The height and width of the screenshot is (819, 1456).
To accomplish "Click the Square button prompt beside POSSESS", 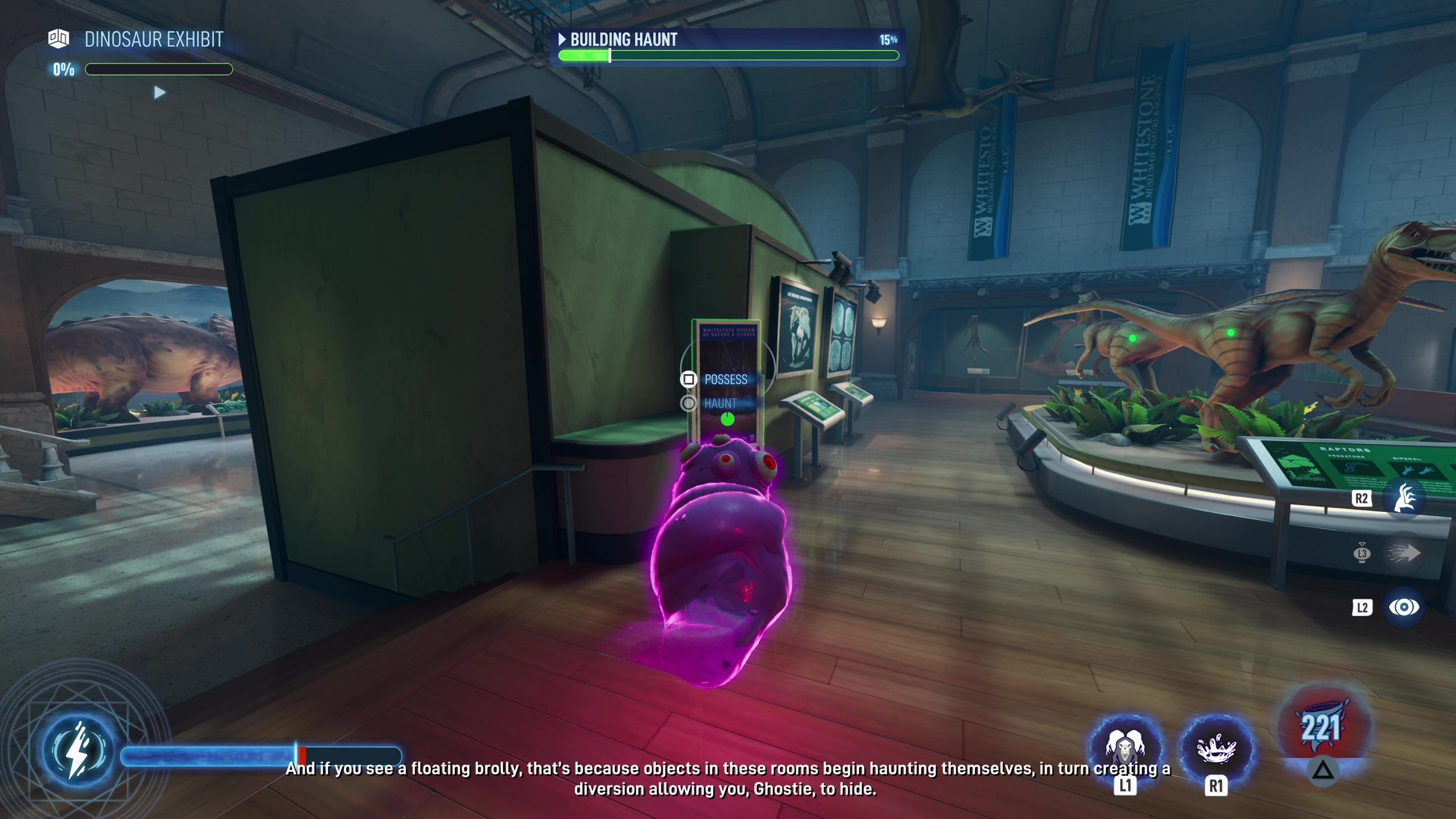I will (x=689, y=379).
